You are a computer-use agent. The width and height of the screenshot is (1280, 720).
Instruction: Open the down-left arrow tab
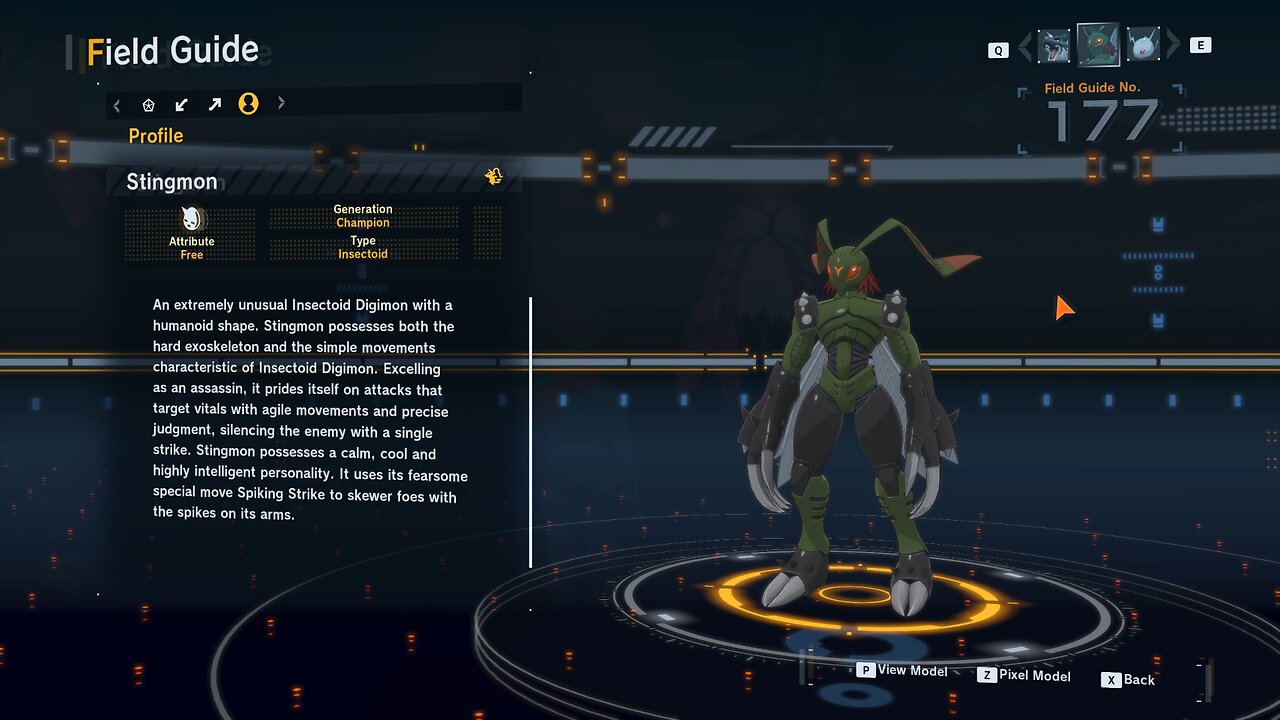(181, 104)
